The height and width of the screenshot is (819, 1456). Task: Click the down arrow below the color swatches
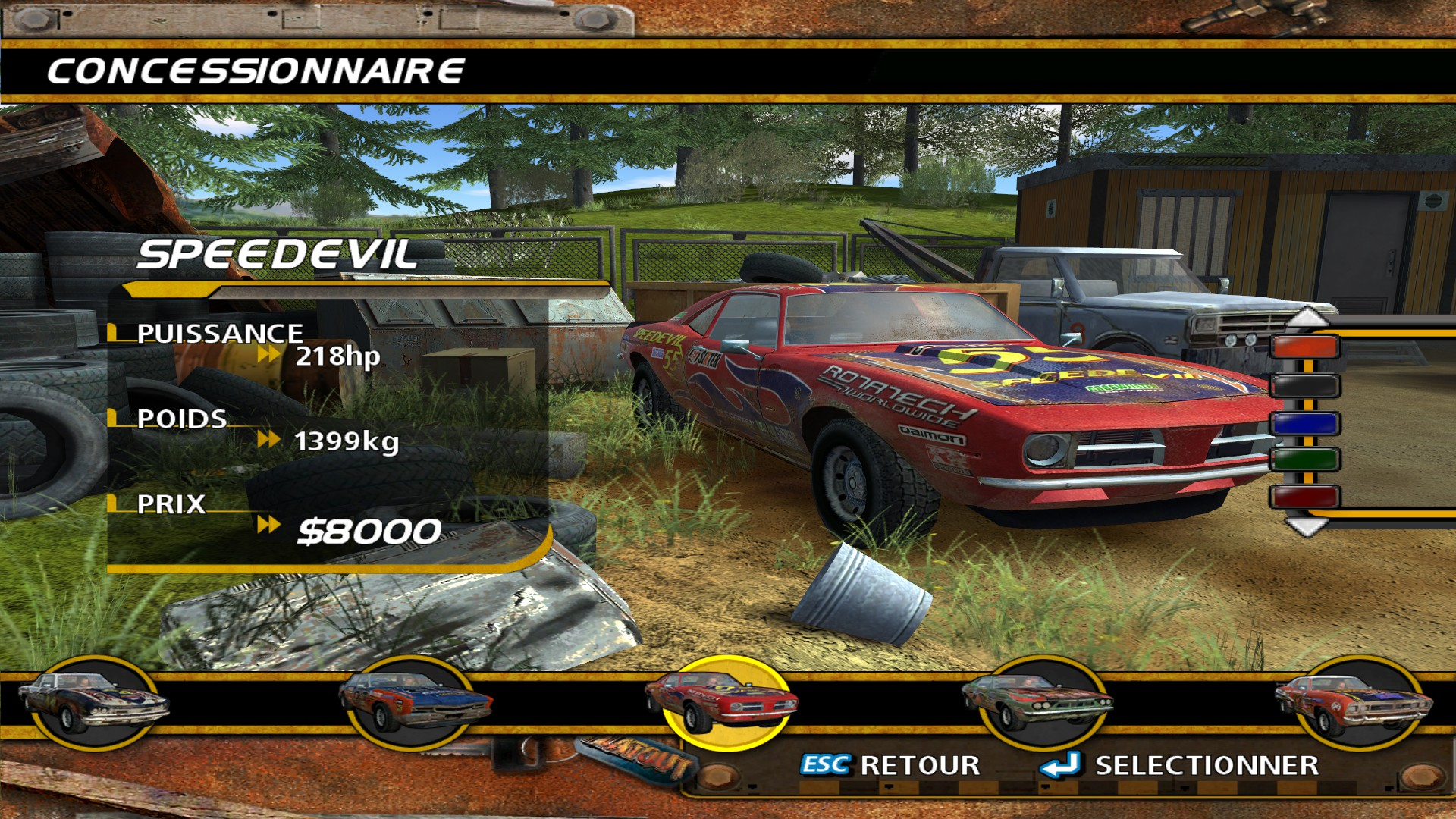(1306, 526)
